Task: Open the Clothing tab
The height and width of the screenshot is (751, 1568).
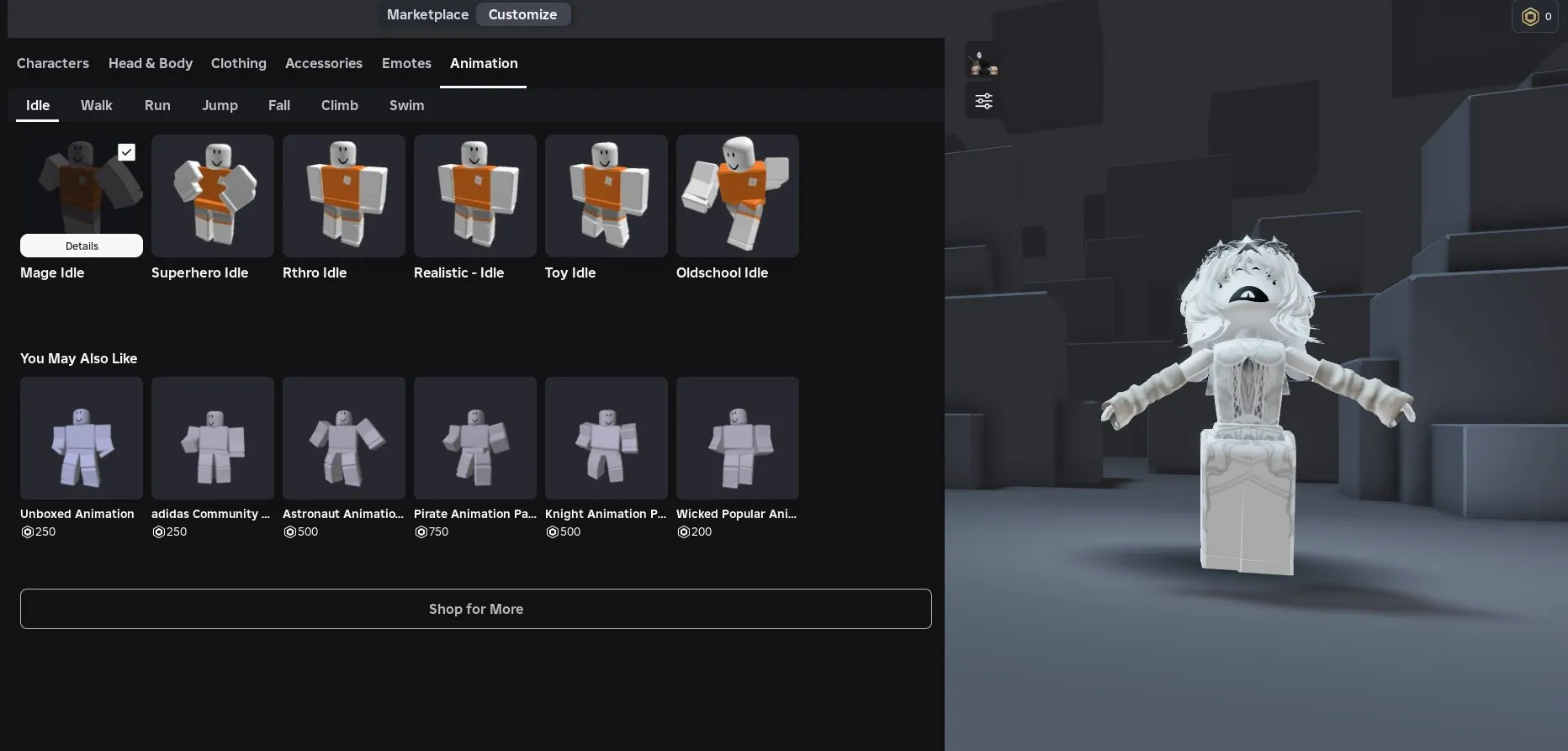Action: click(x=238, y=63)
